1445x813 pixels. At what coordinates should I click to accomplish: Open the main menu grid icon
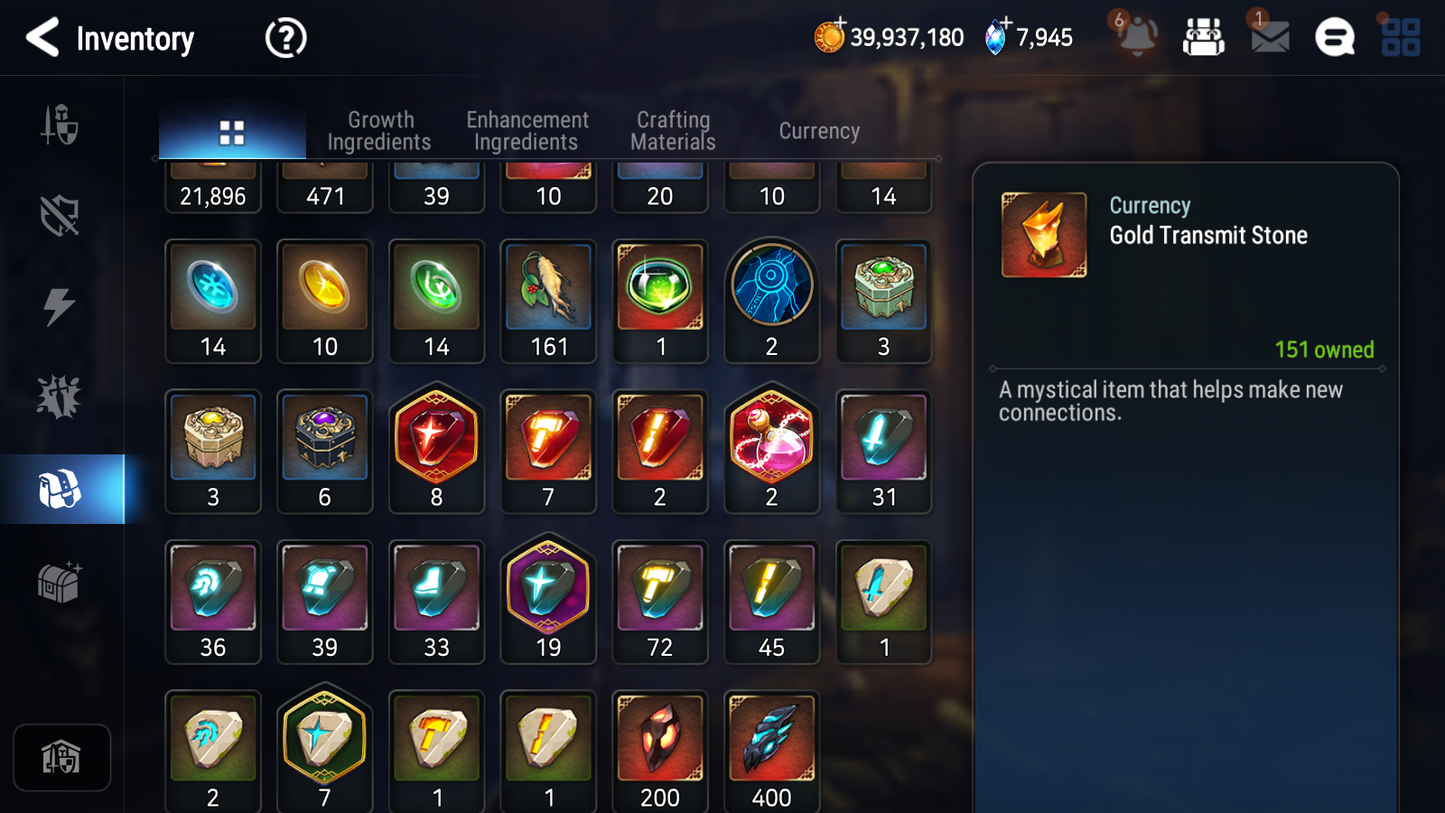point(1400,37)
